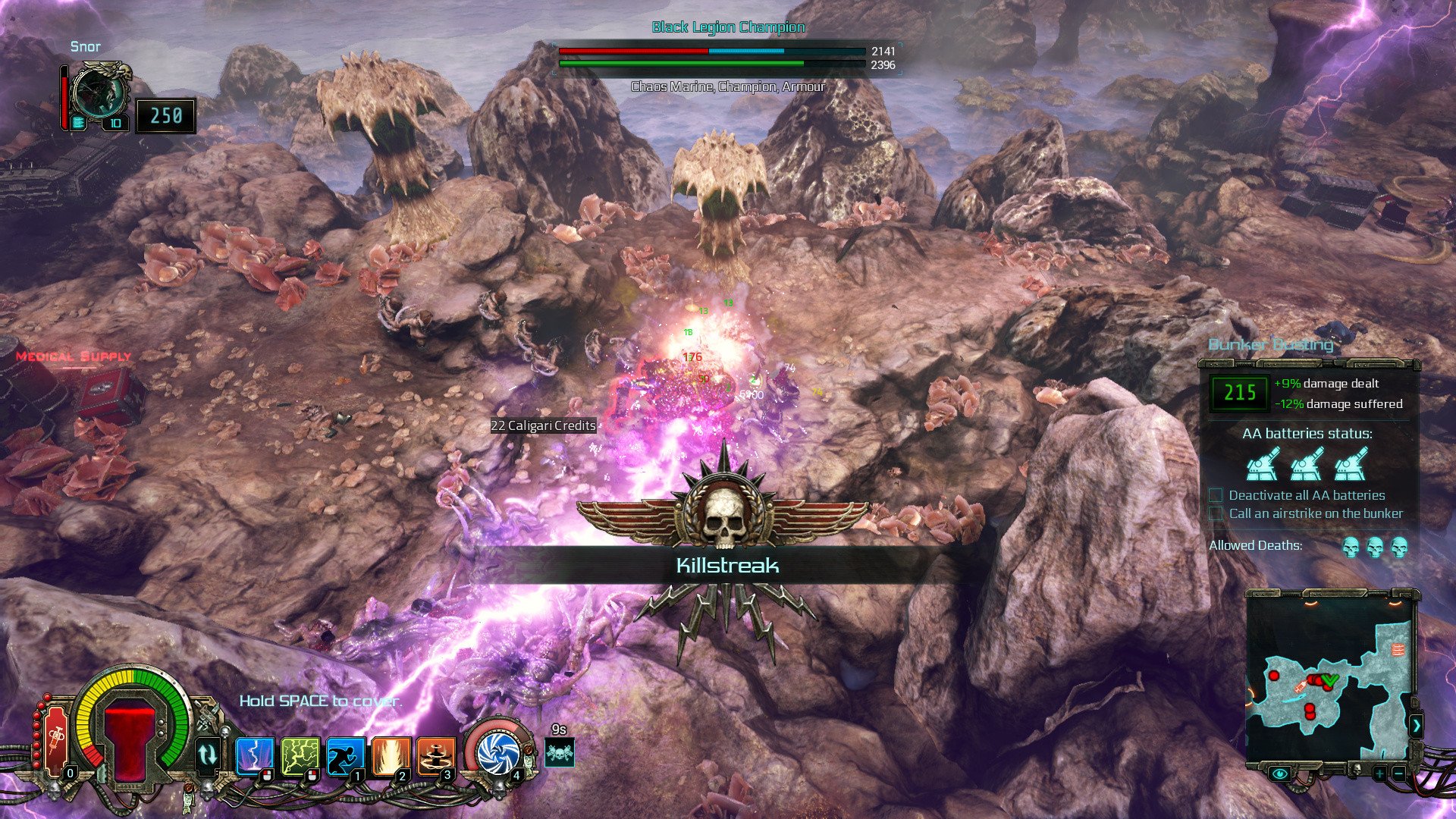Toggle the minimap eye visibility button
1456x819 pixels.
[x=1281, y=773]
